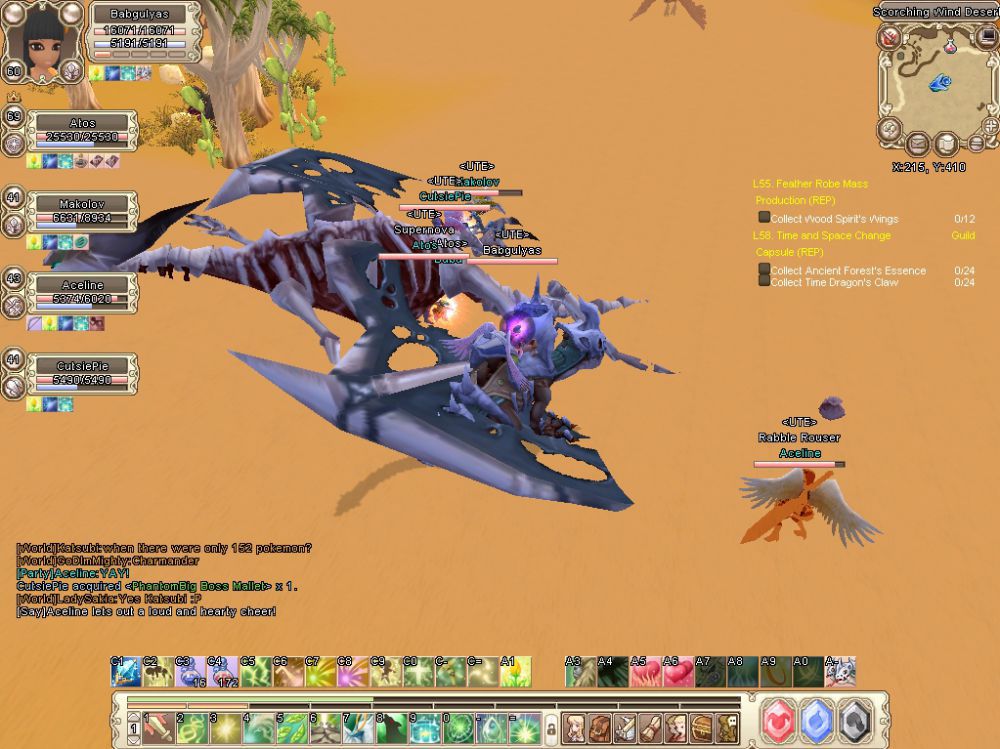Click the red gem button
This screenshot has width=1000, height=749.
point(782,720)
